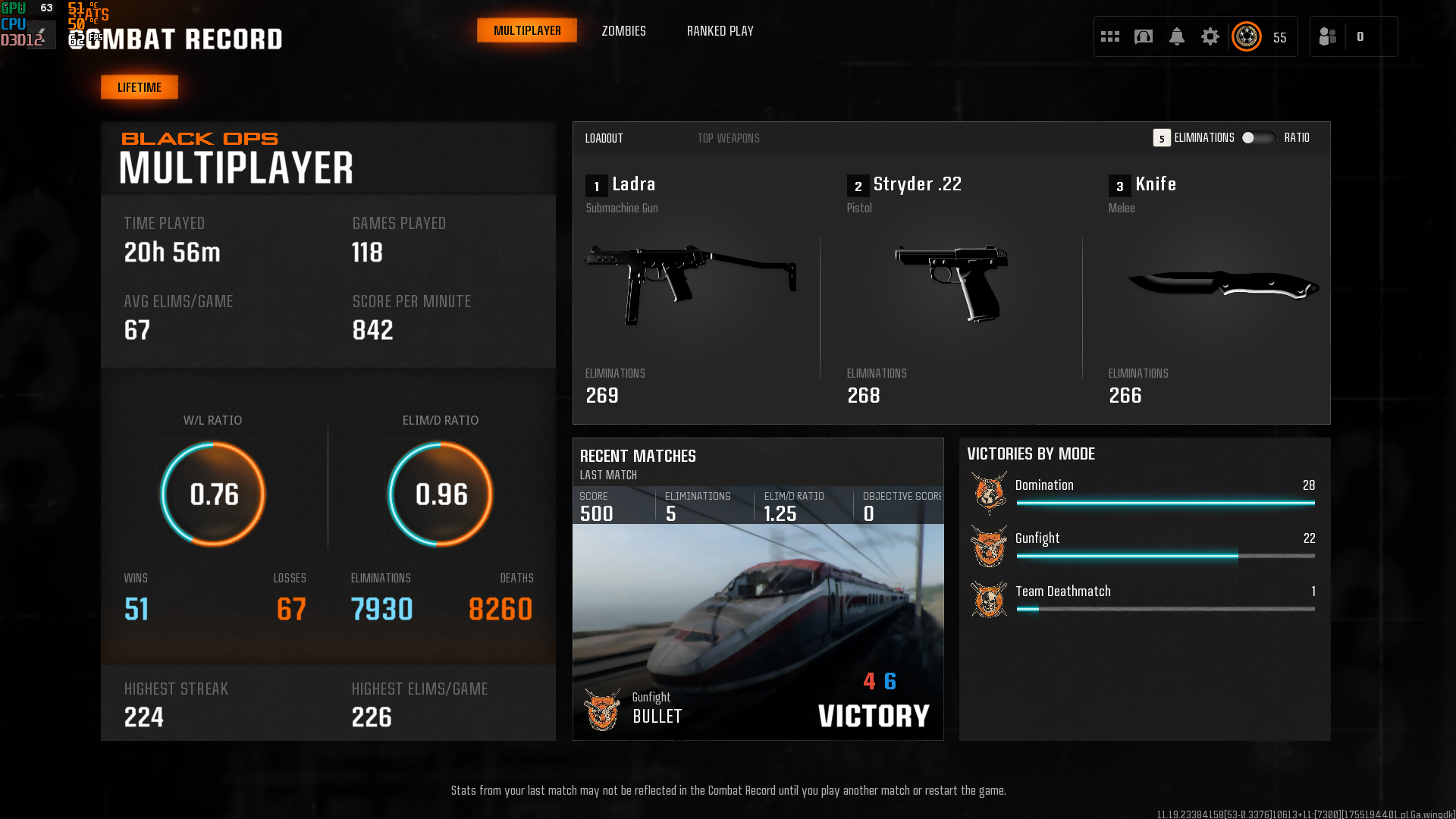
Task: Open the Zombies combat record tab
Action: coord(623,31)
